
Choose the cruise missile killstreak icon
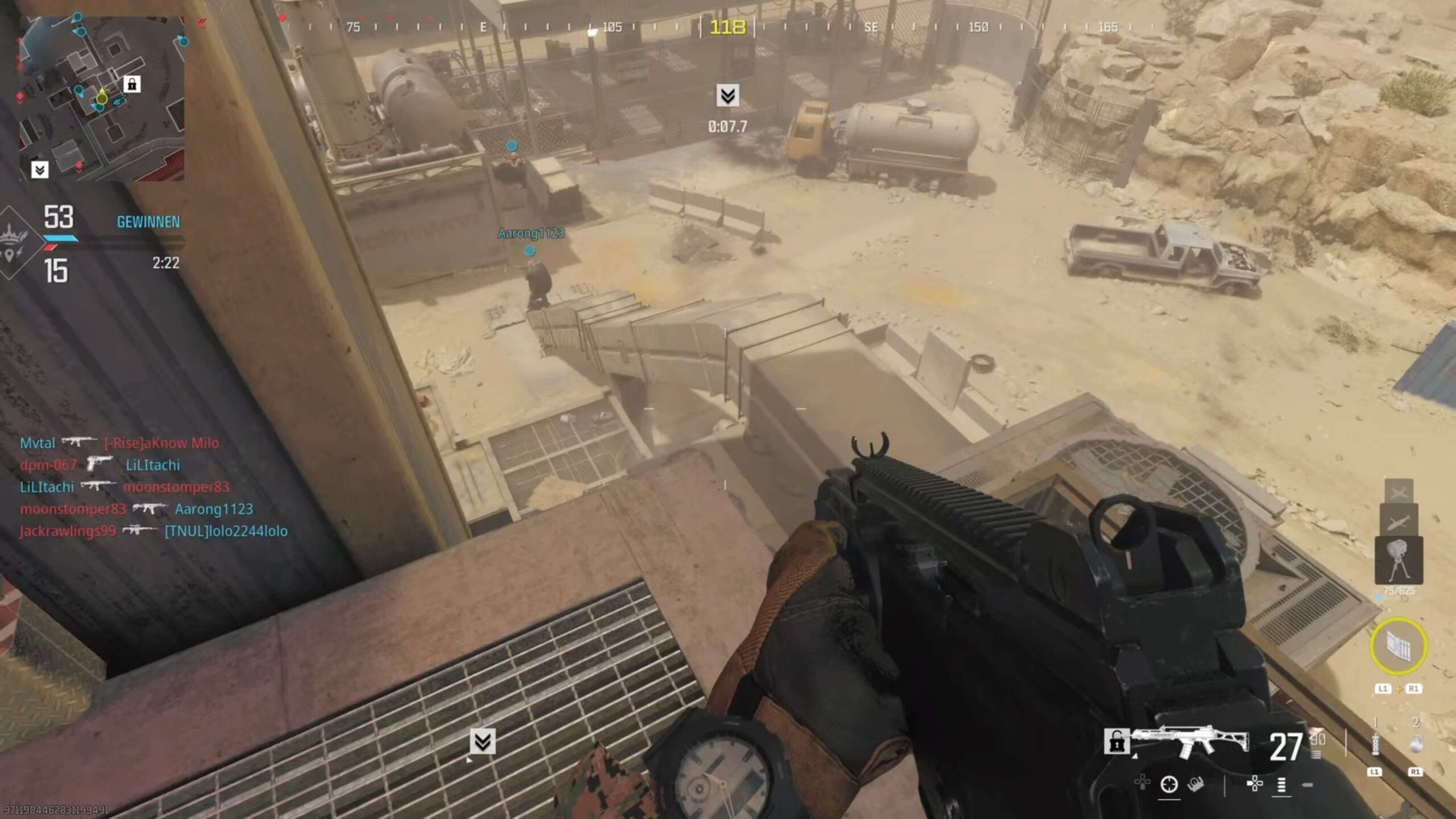click(1399, 520)
